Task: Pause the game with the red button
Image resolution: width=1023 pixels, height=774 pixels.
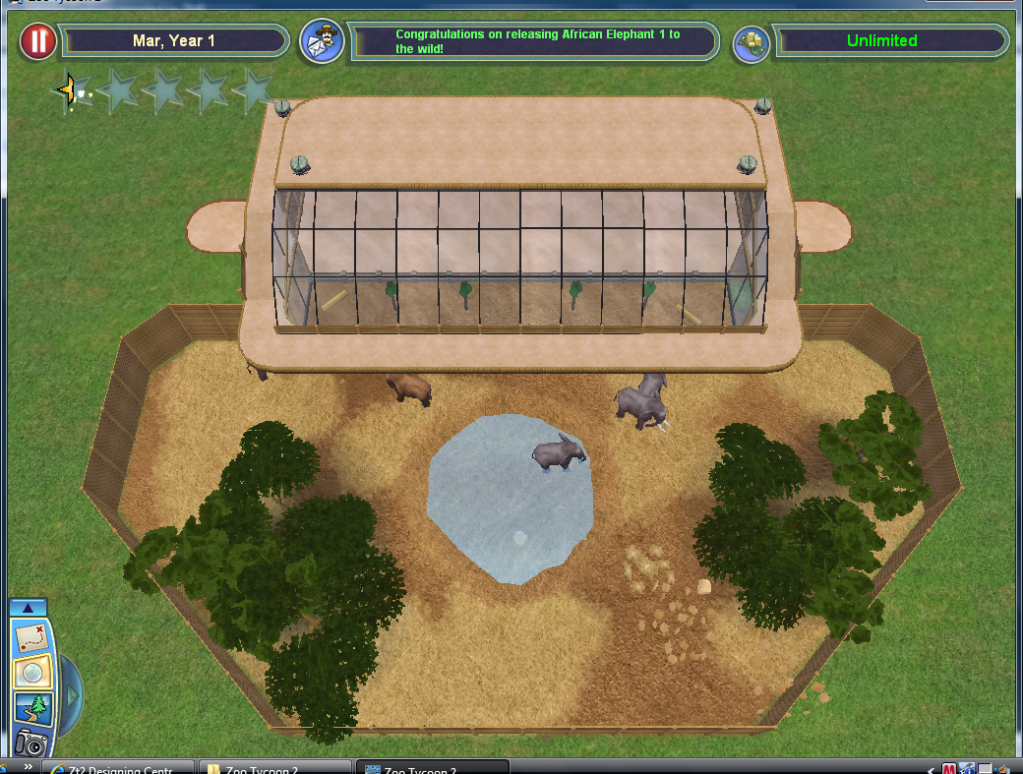Action: [38, 42]
